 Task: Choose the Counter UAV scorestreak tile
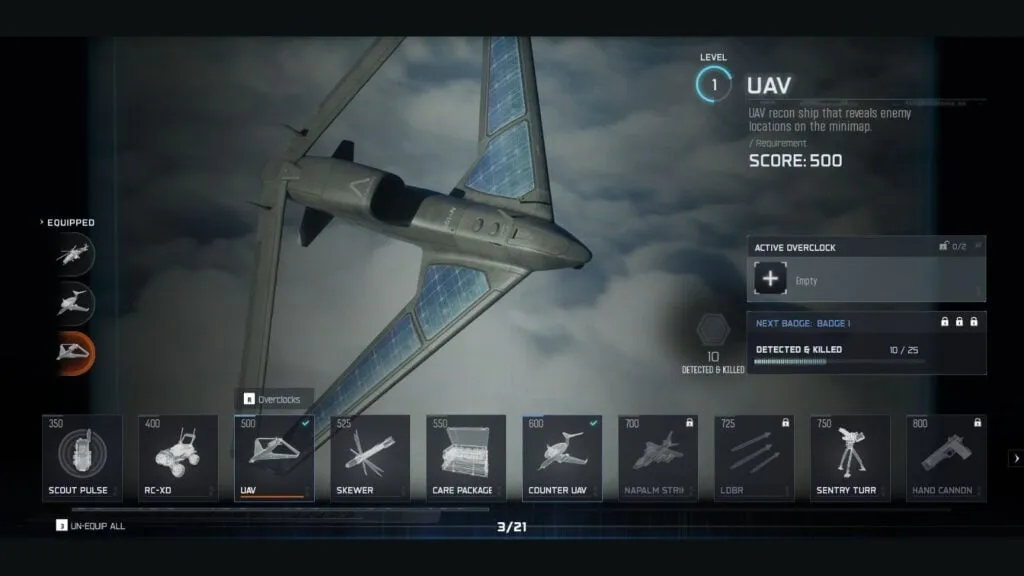point(562,458)
